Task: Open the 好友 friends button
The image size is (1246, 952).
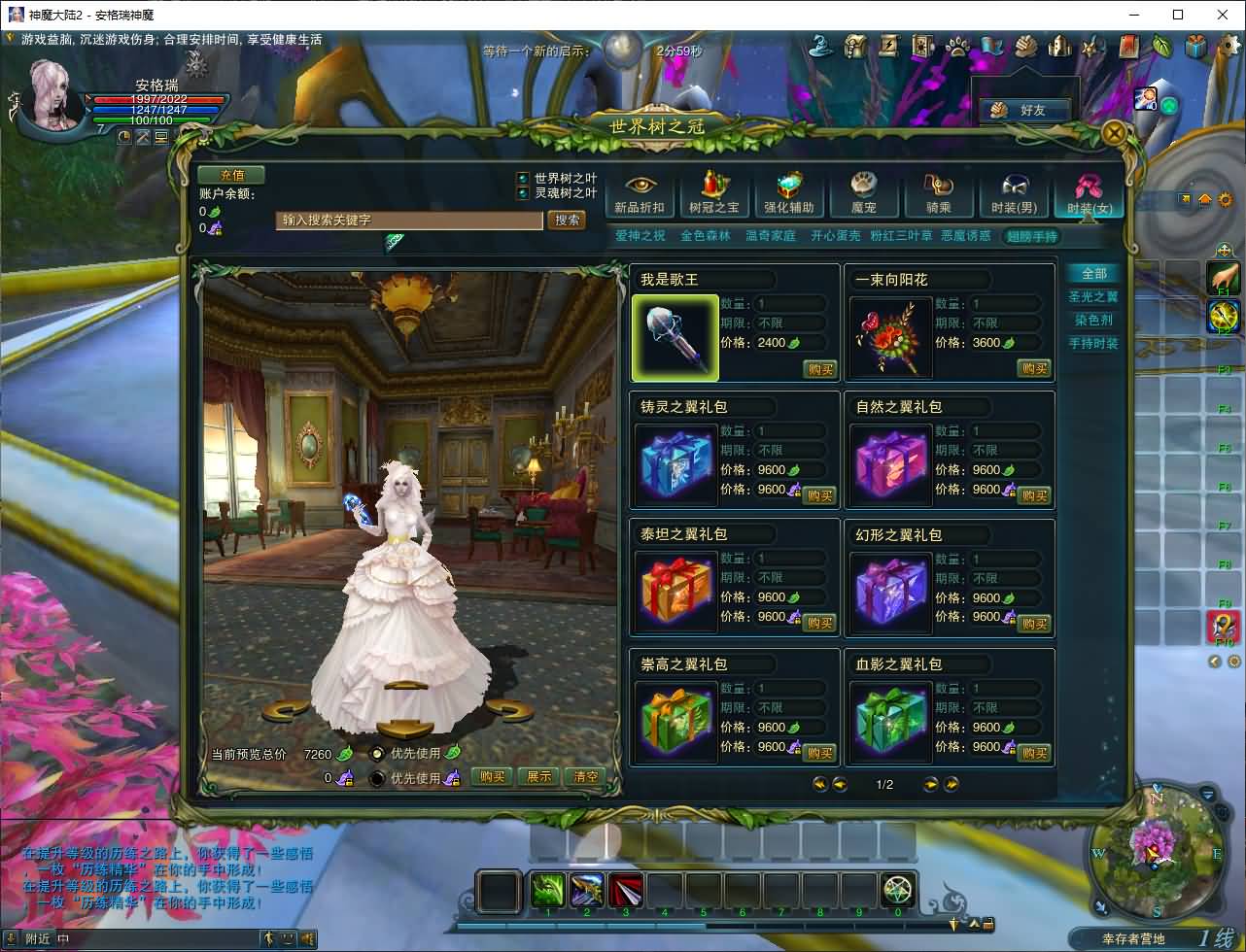Action: click(1022, 111)
